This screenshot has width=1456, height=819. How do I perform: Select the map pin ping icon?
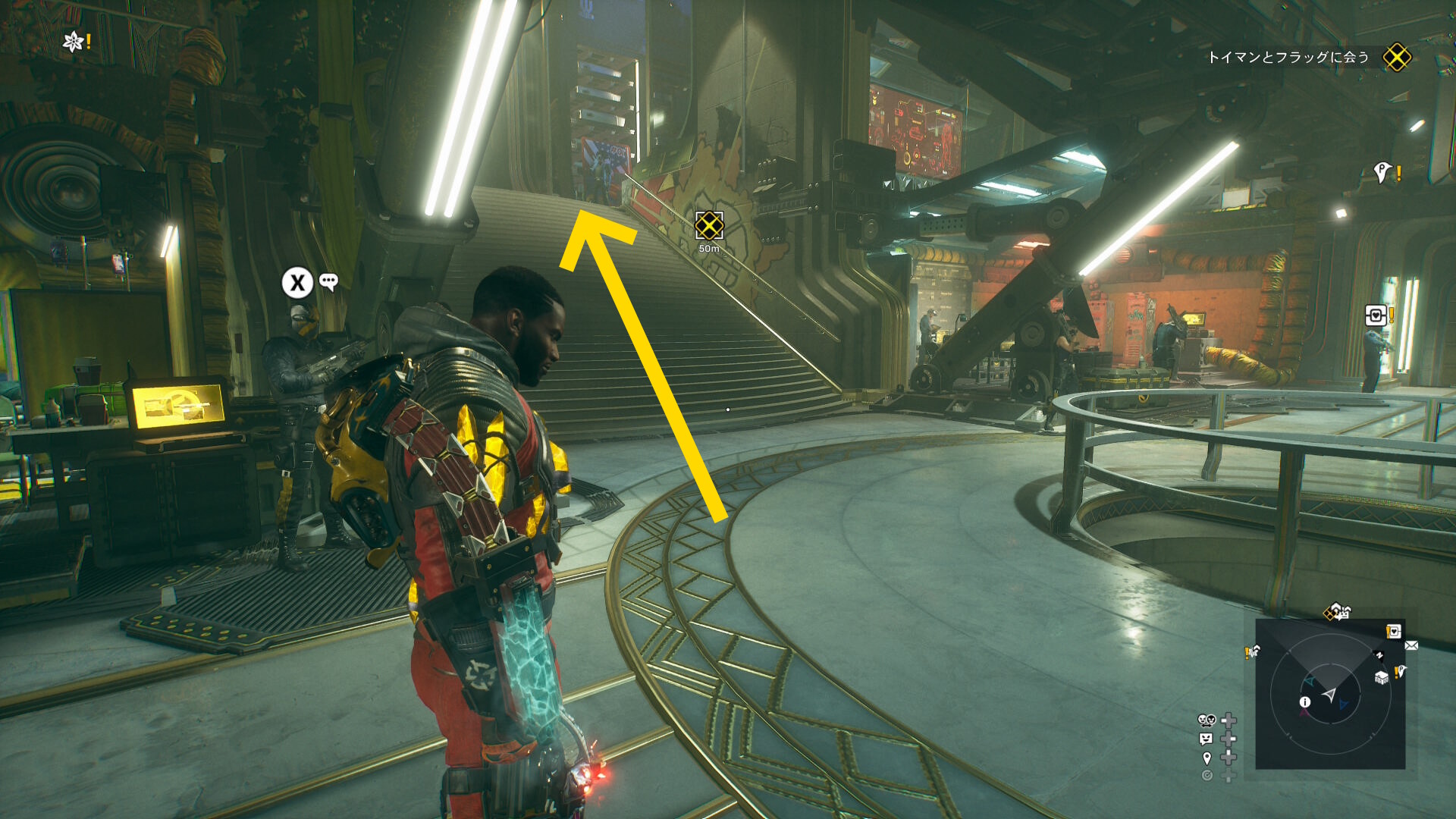tap(1207, 758)
